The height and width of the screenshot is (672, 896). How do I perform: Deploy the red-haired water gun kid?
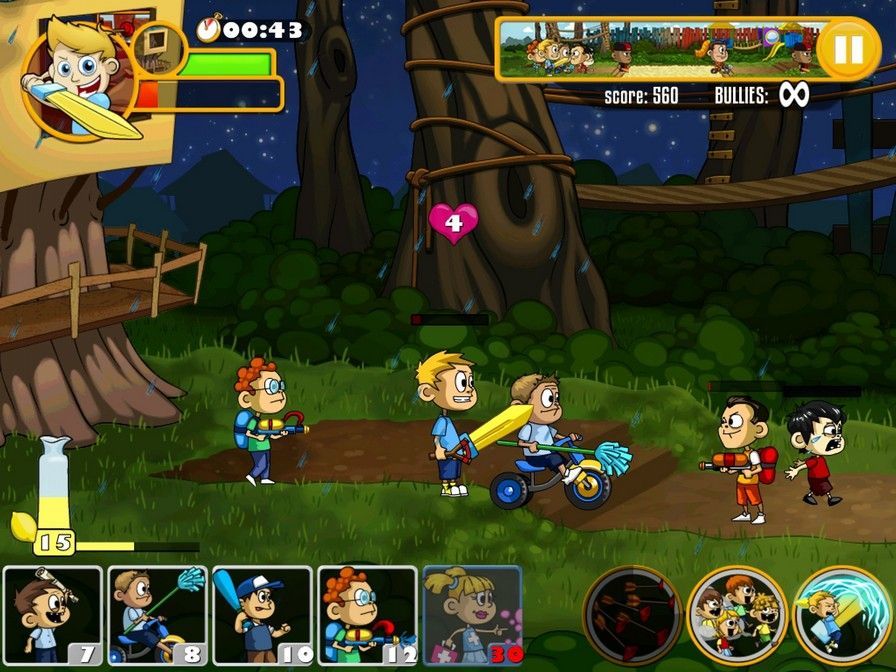coord(367,616)
